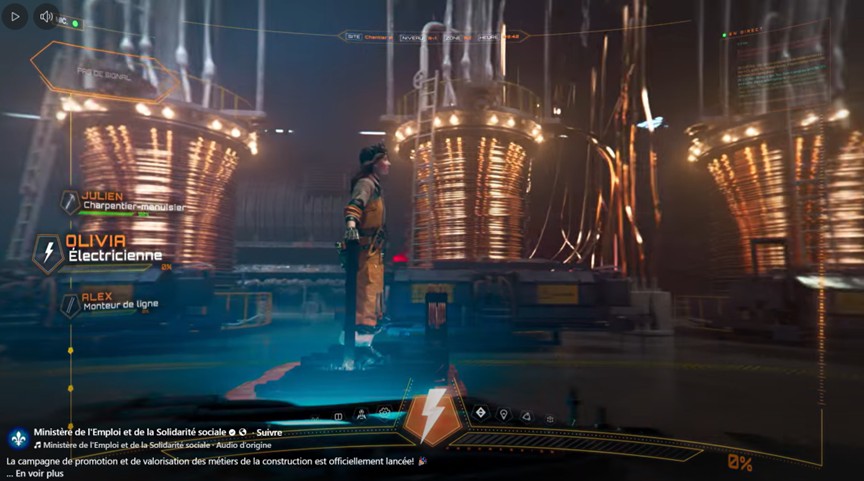The image size is (864, 481).
Task: Follow the Ministère page via Suivre
Action: point(267,433)
